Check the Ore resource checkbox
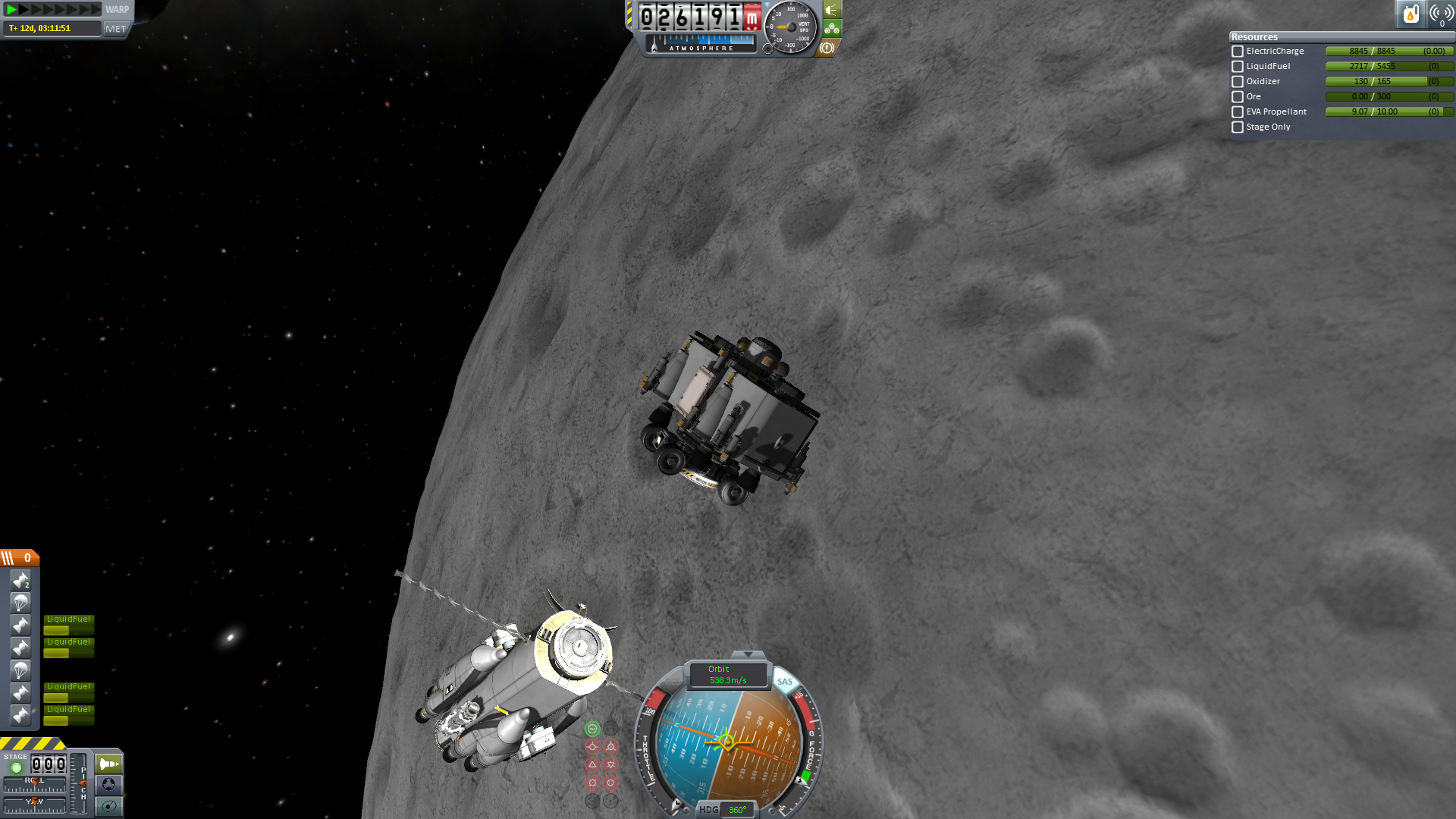 coord(1238,97)
